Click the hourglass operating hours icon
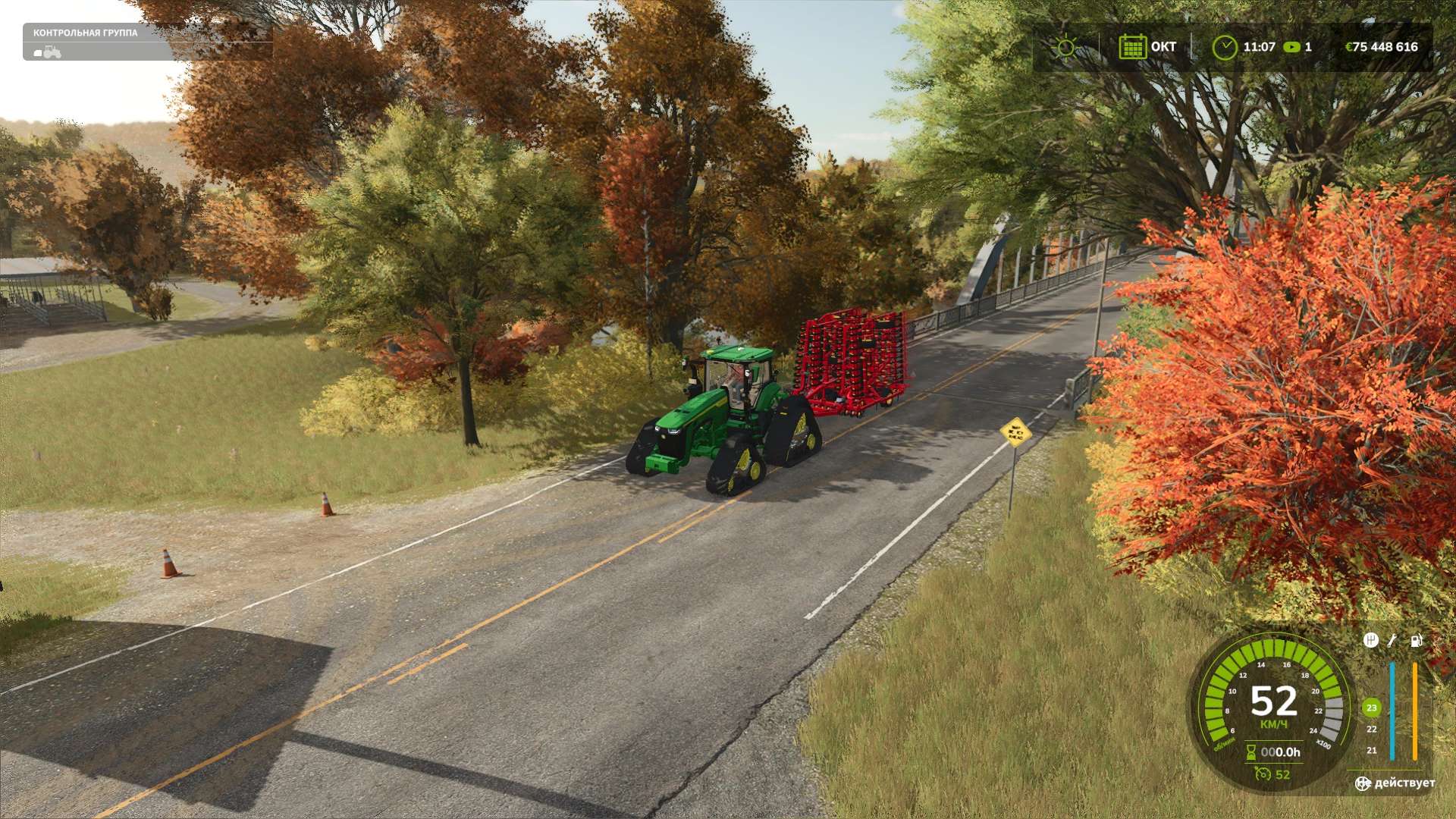The height and width of the screenshot is (819, 1456). tap(1251, 752)
